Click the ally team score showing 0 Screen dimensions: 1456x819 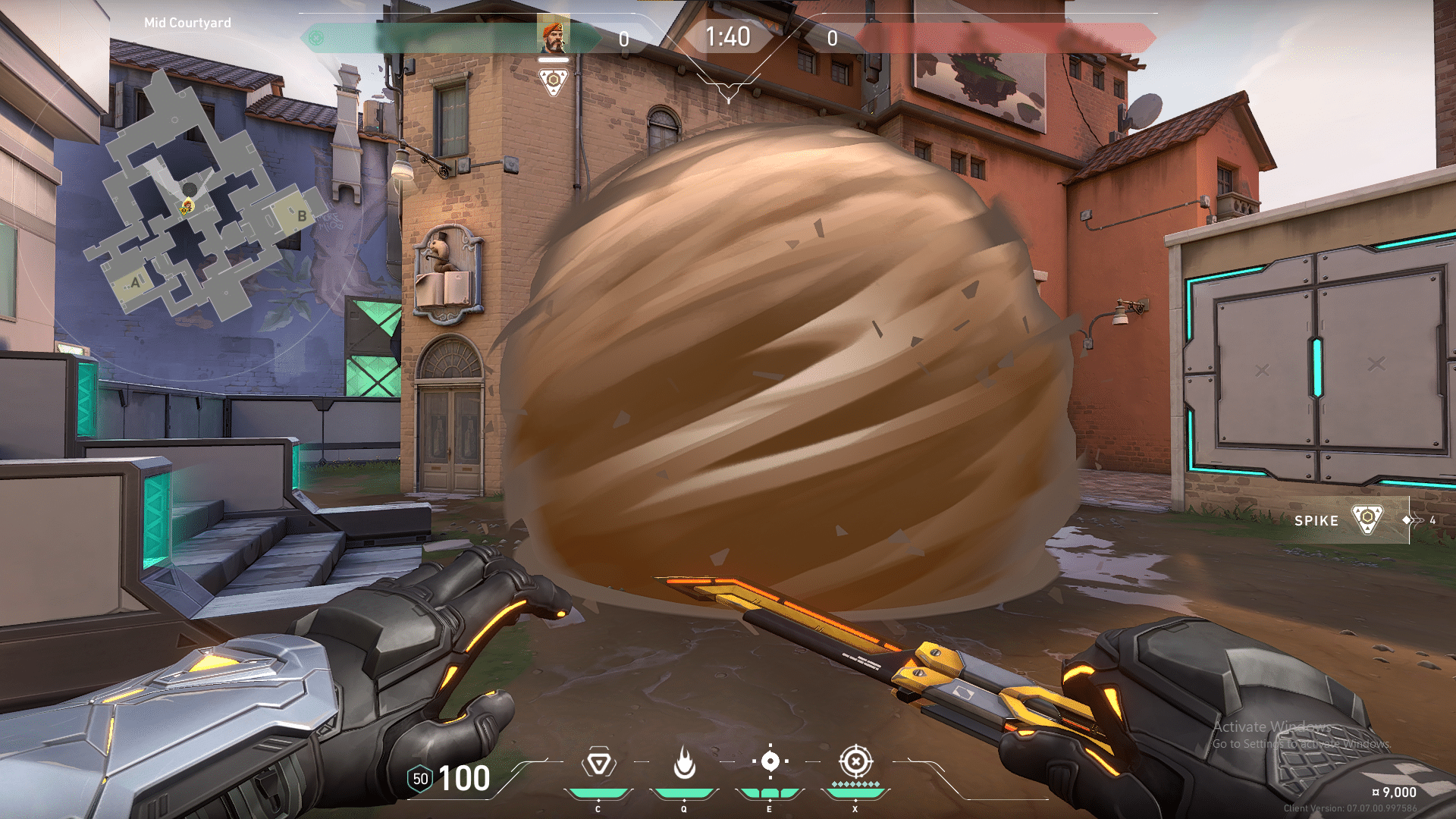click(x=623, y=40)
